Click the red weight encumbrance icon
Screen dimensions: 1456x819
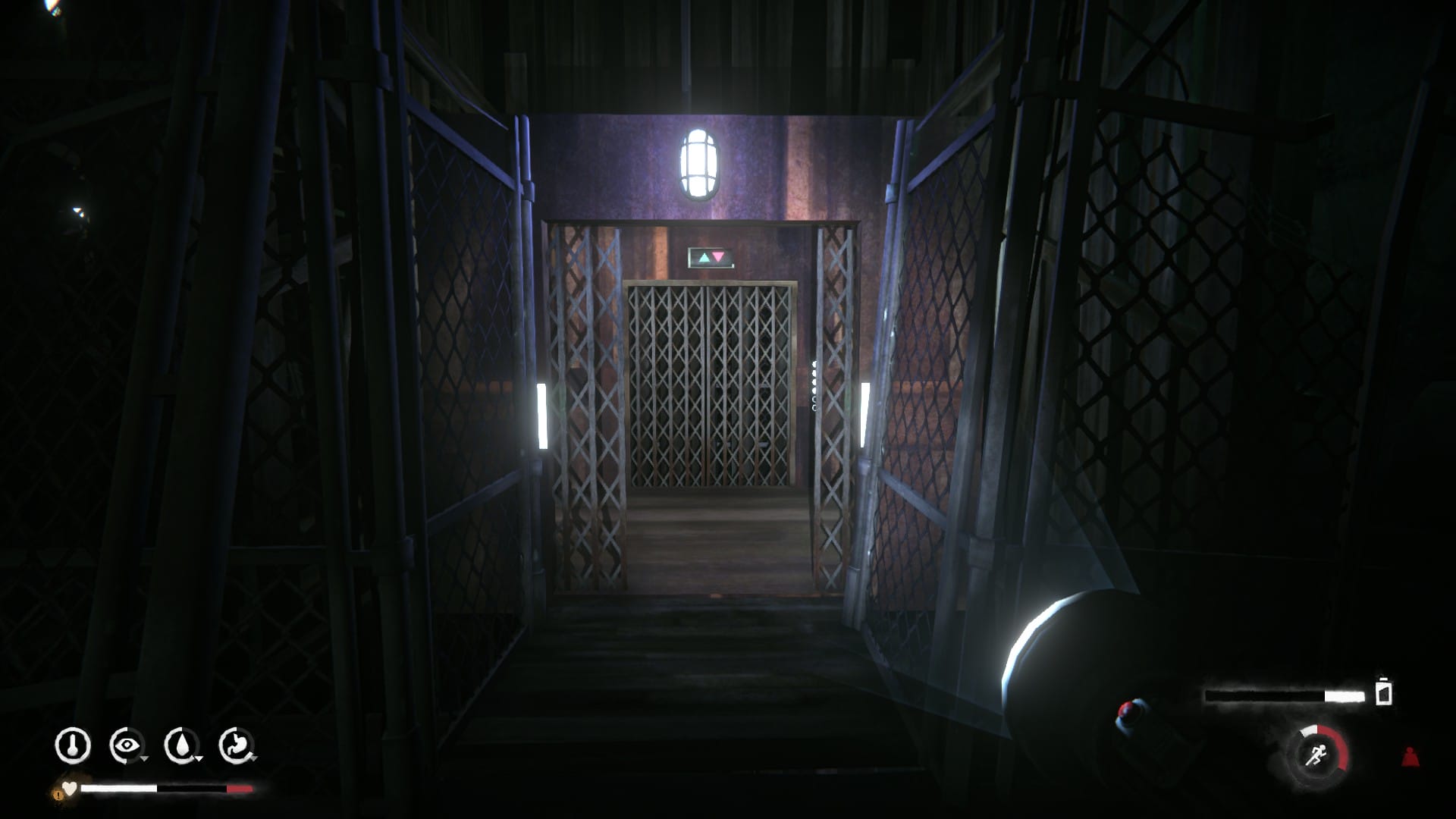pyautogui.click(x=1410, y=756)
